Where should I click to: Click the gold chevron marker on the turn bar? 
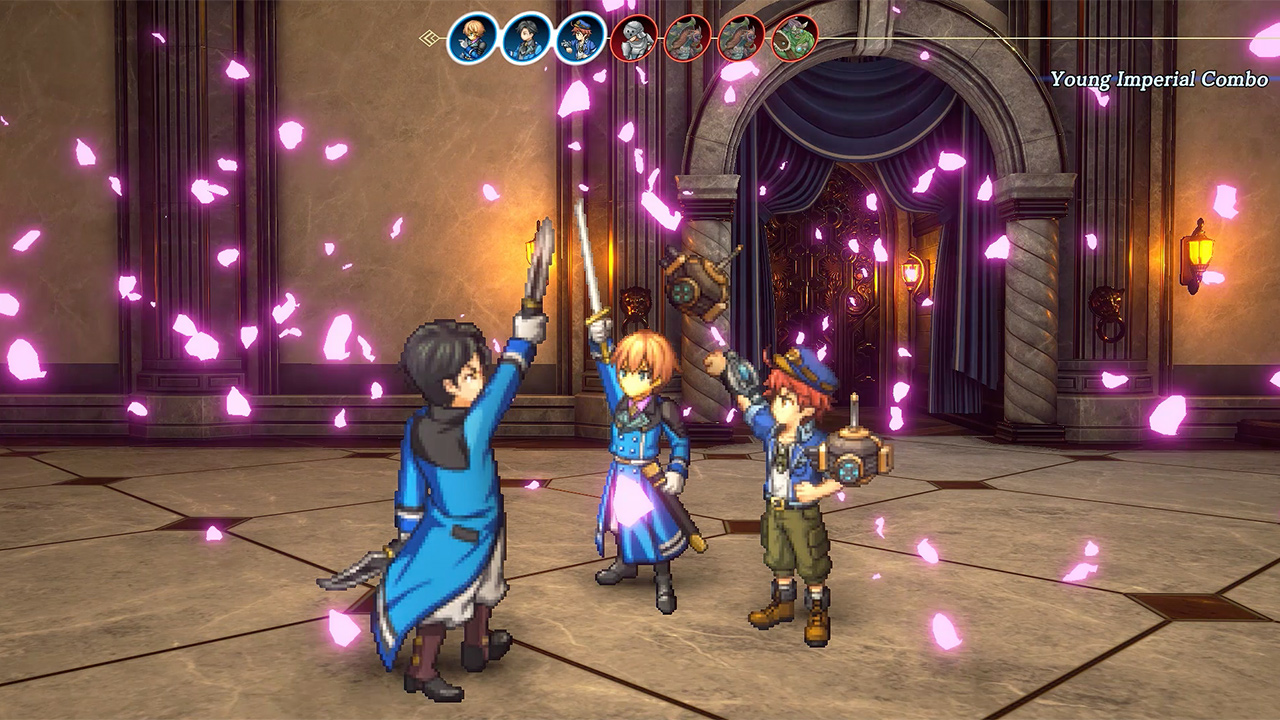428,39
